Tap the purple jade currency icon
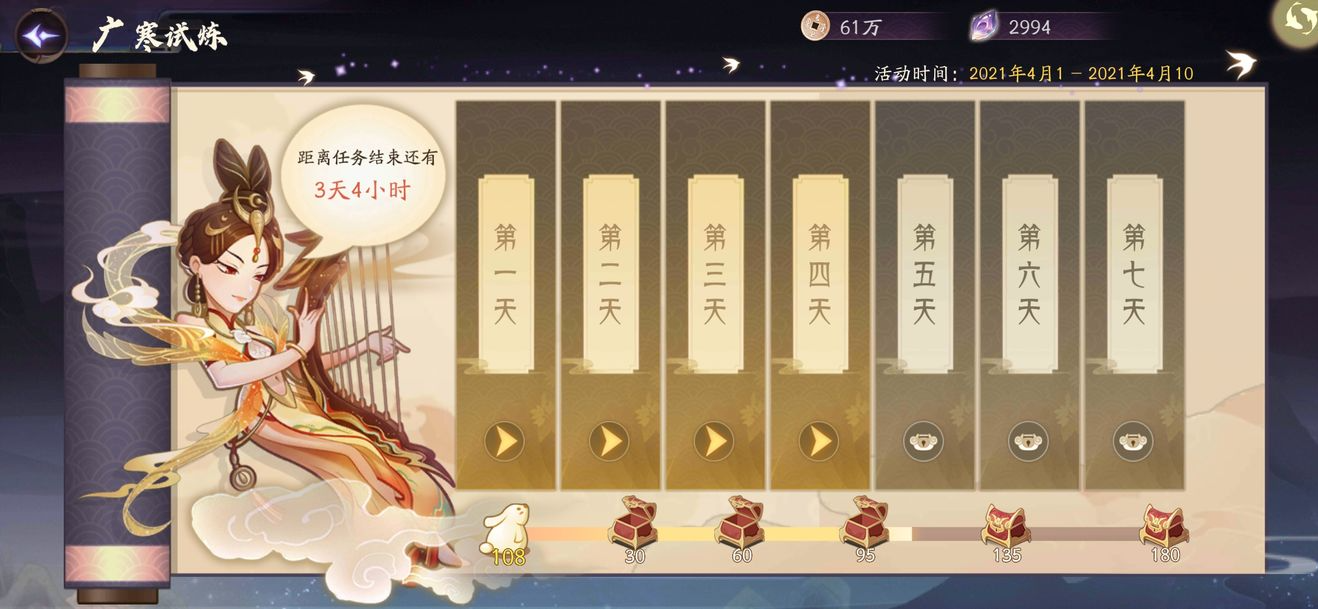 click(985, 27)
